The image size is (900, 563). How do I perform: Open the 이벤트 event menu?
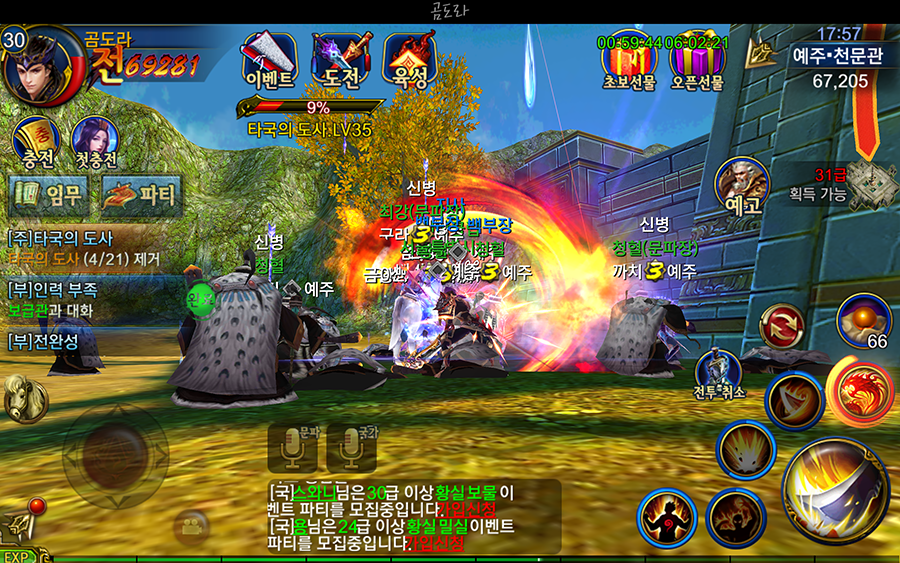click(269, 61)
